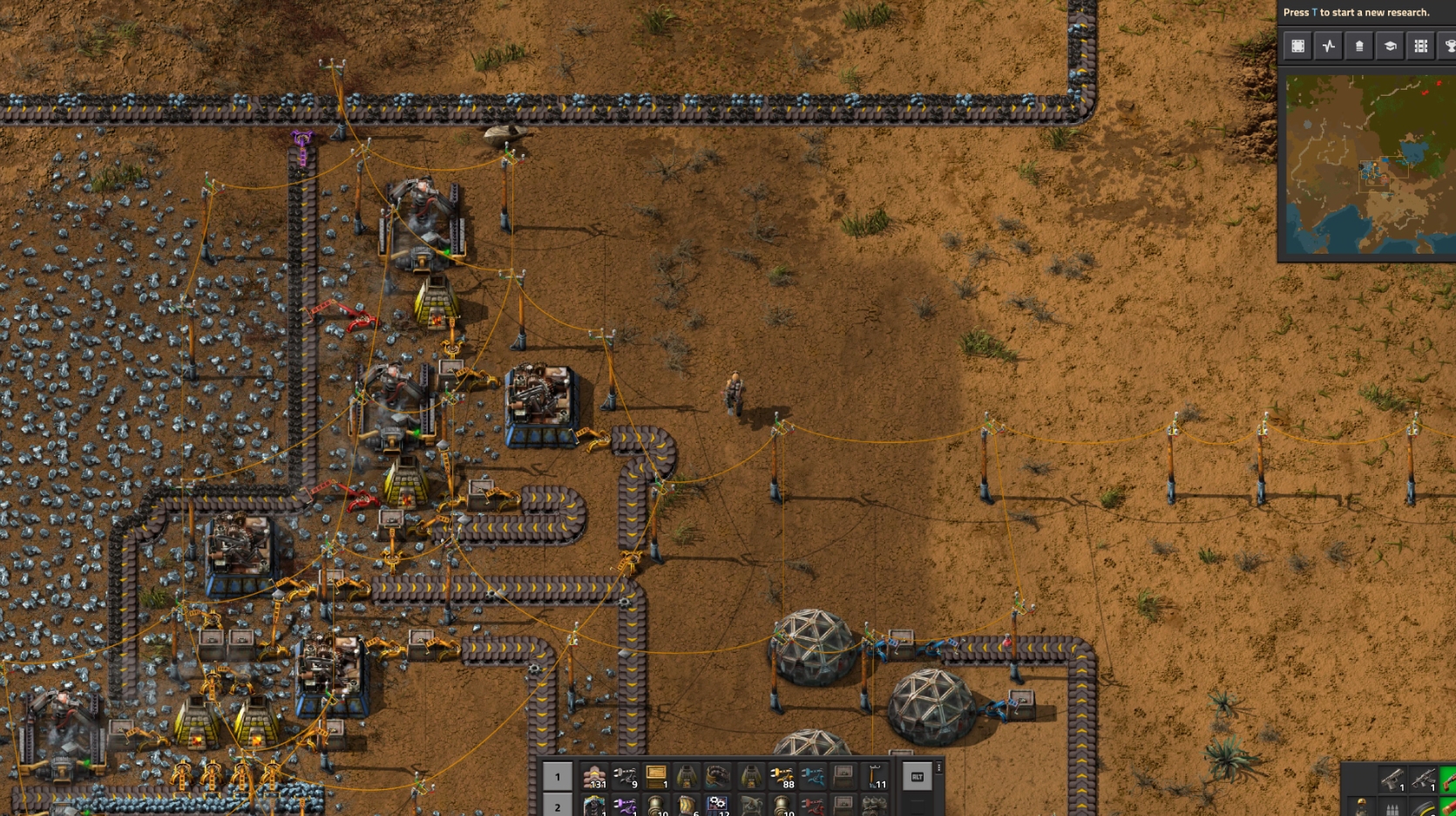Switch the active weapon to the pistol
This screenshot has height=816, width=1456.
point(1392,779)
